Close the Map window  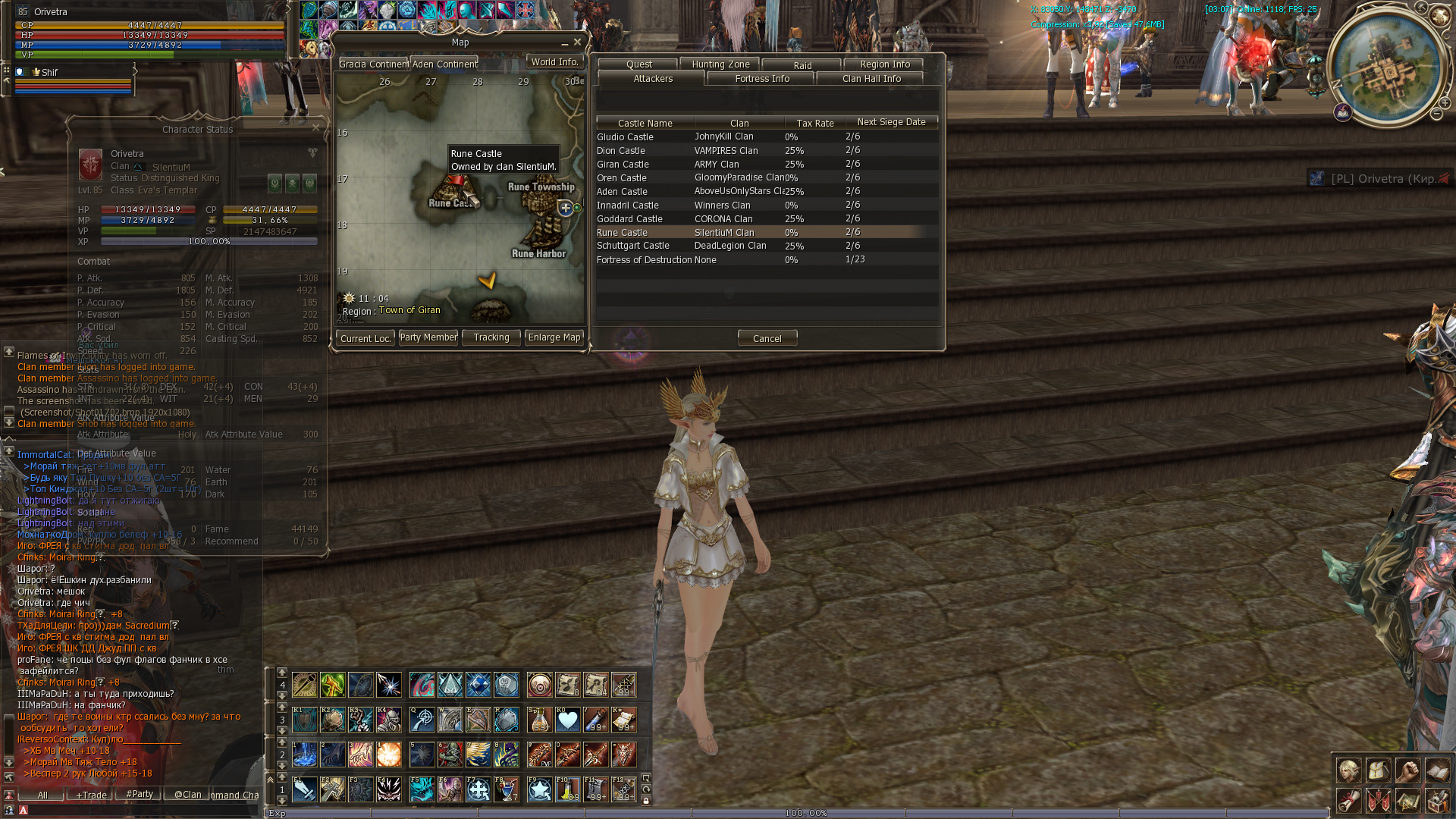point(577,42)
